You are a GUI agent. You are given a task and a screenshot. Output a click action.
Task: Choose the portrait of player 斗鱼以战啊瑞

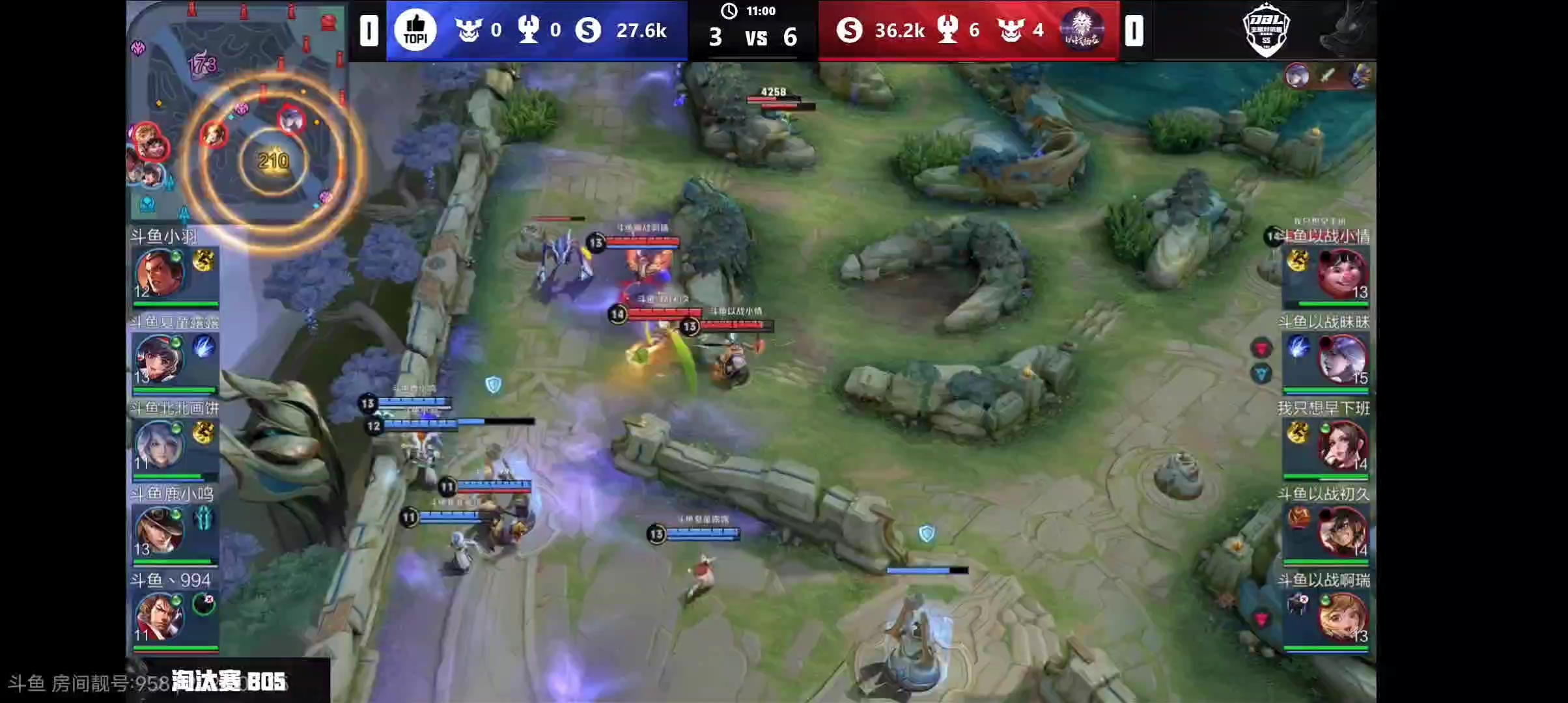pos(1341,617)
